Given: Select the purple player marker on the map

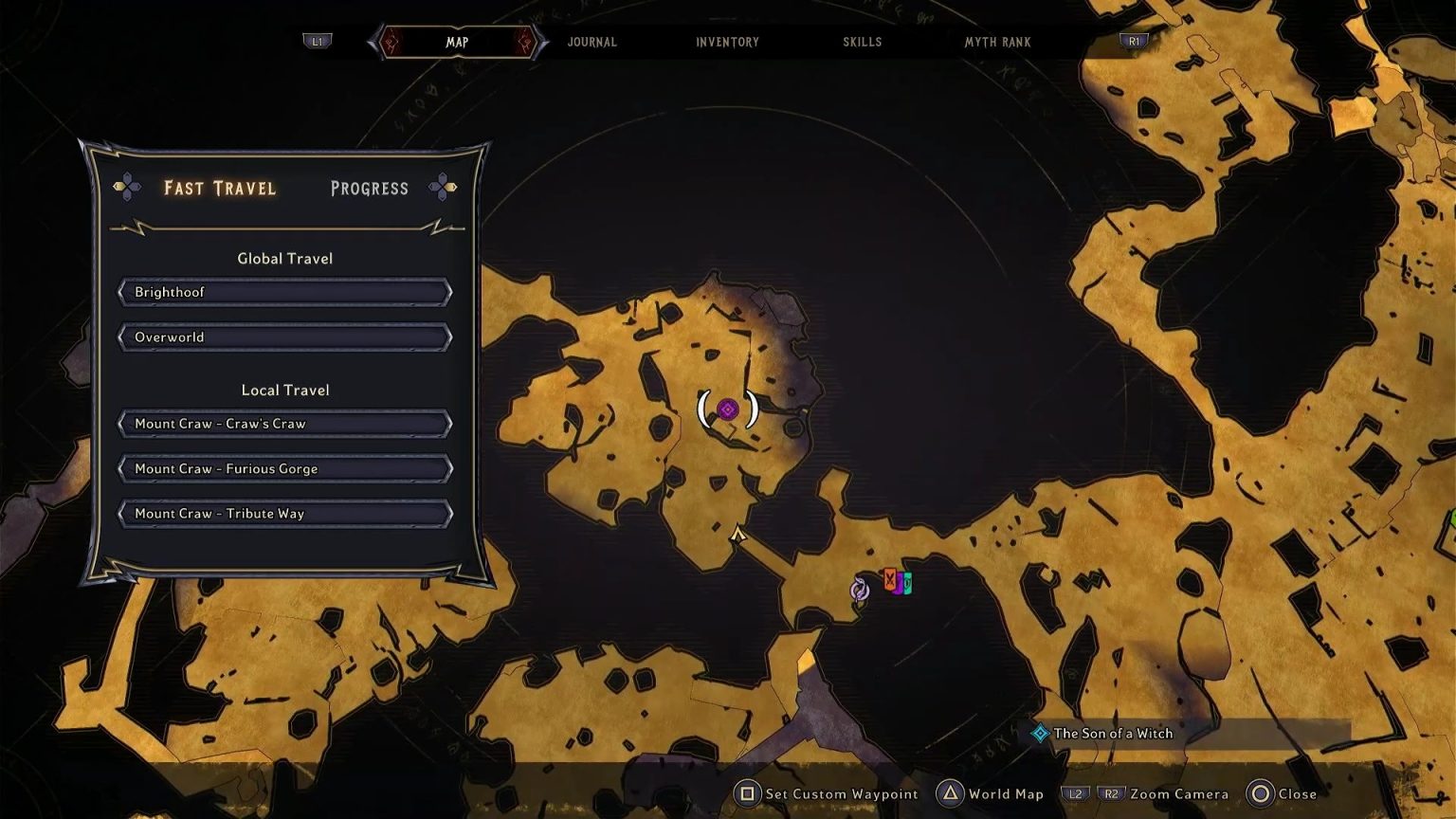Looking at the screenshot, I should coord(728,409).
